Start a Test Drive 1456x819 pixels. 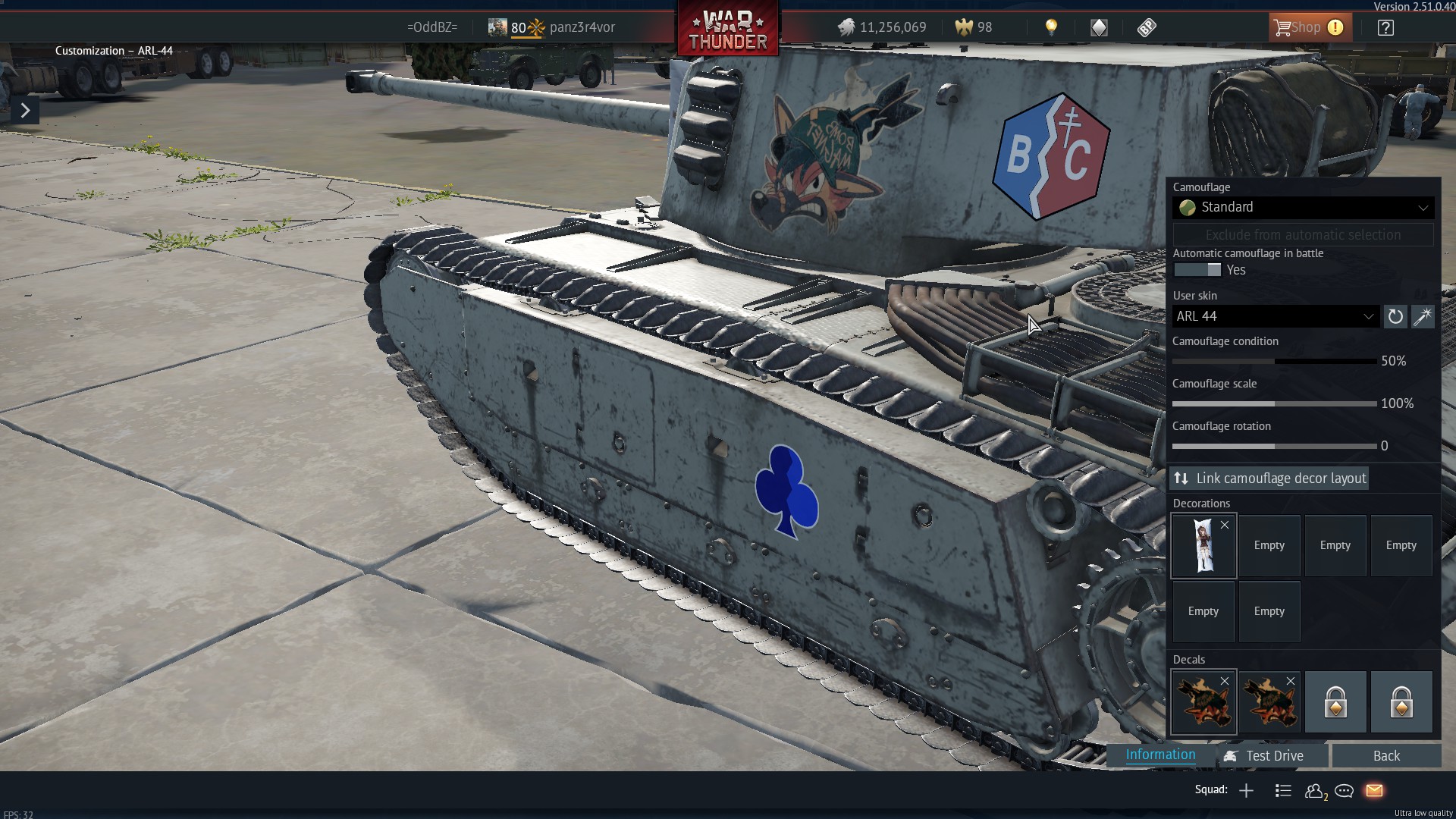click(1274, 756)
